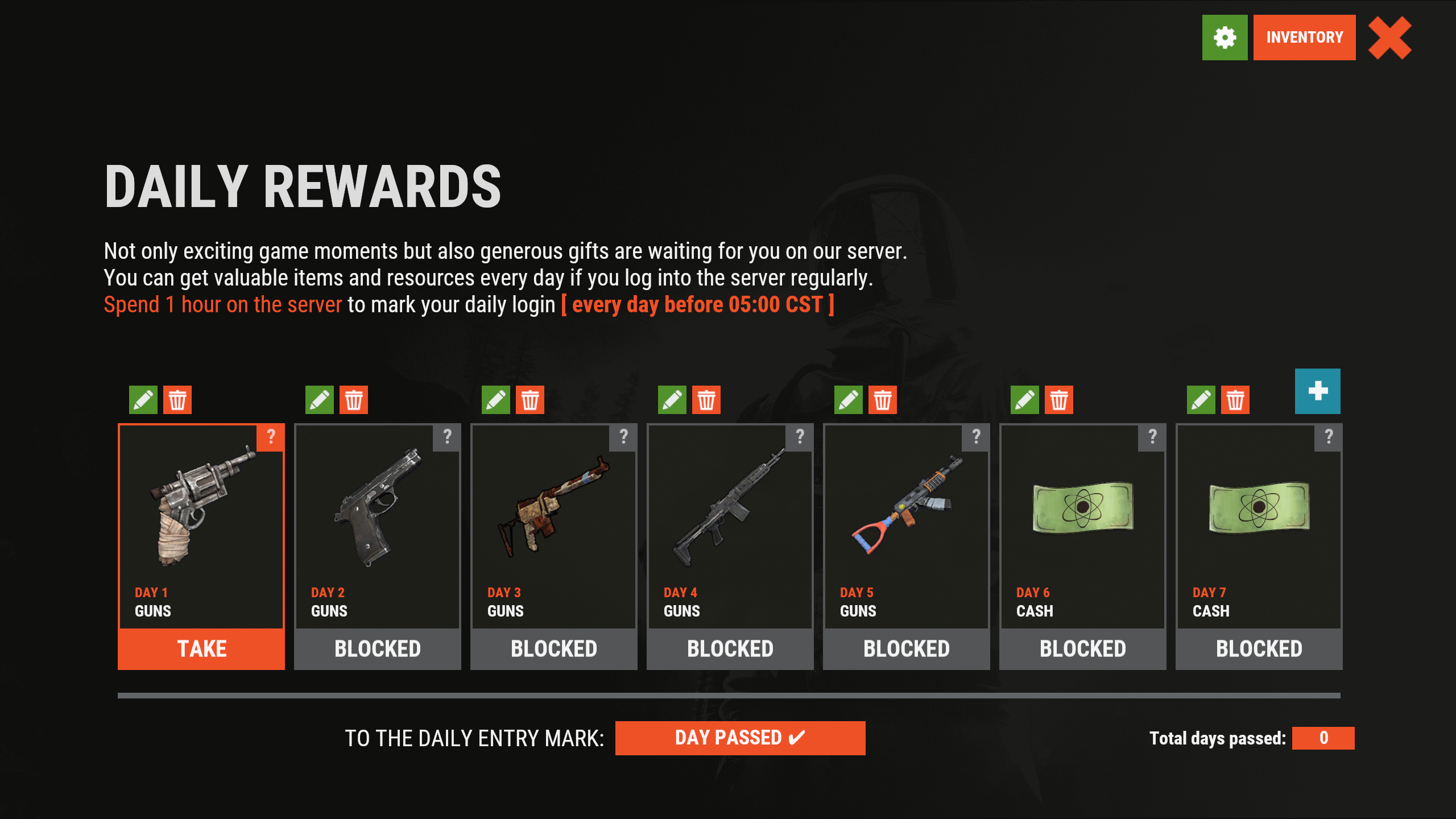Edit the Day 3 reward
This screenshot has height=819, width=1456.
[x=496, y=400]
